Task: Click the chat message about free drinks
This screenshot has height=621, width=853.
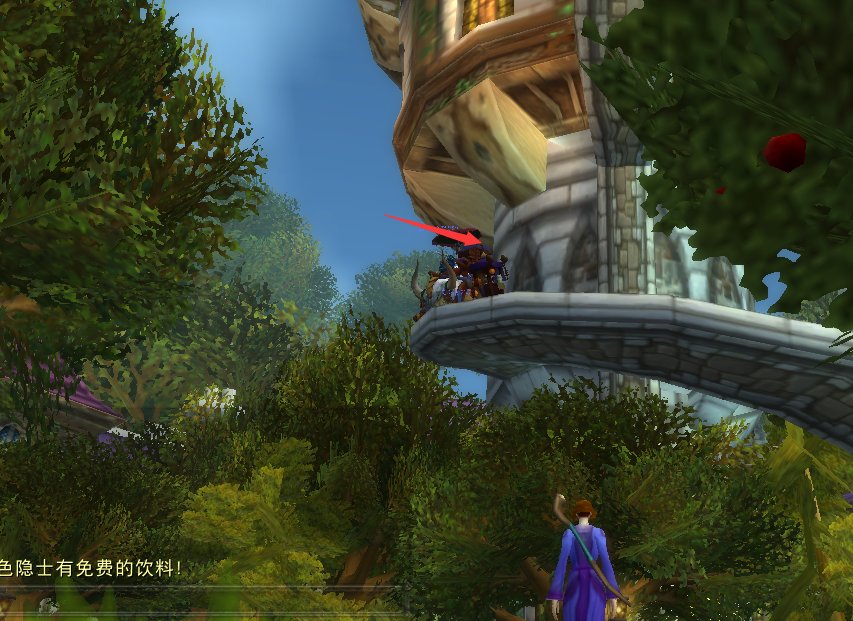Action: pyautogui.click(x=92, y=568)
